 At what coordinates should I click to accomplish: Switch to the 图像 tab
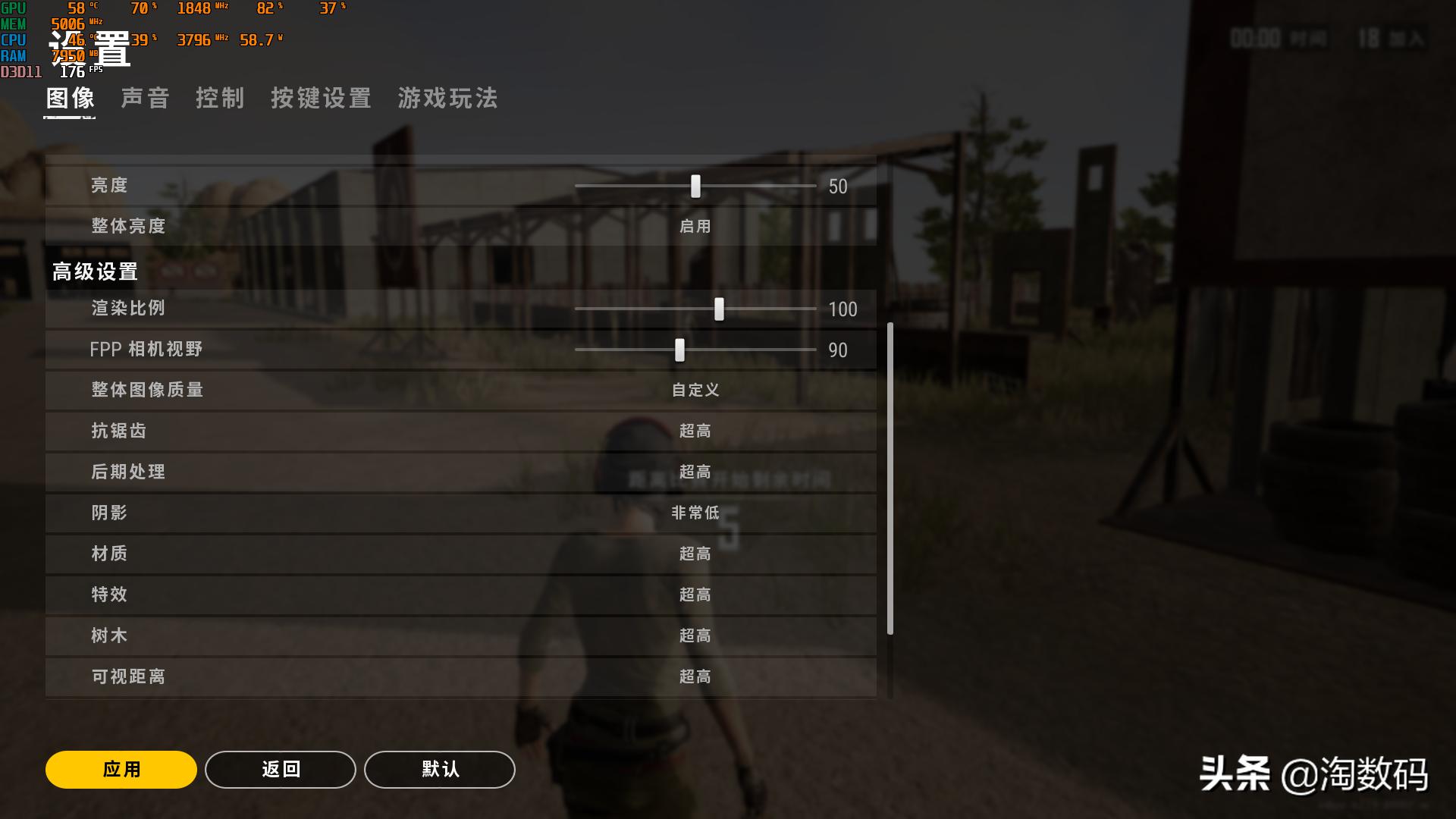click(x=68, y=98)
